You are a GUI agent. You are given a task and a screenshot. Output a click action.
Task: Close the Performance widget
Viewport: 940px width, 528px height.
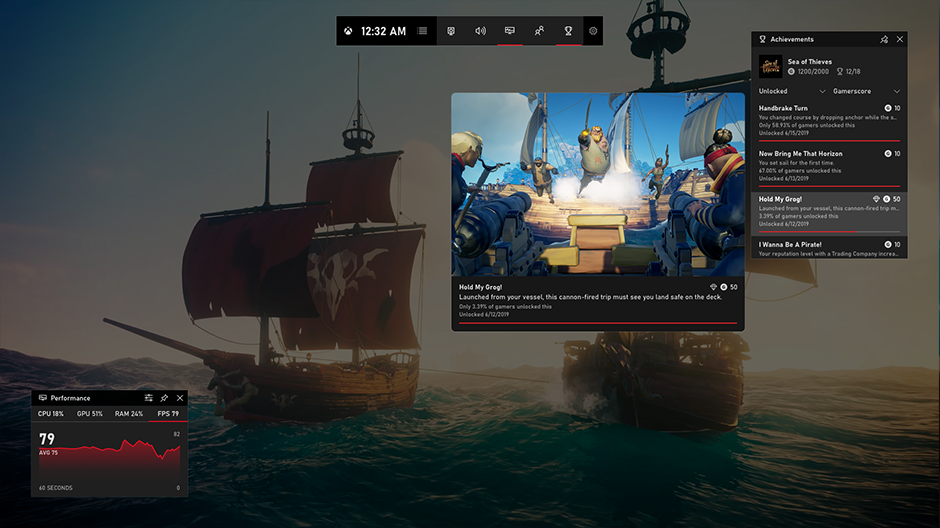(180, 398)
